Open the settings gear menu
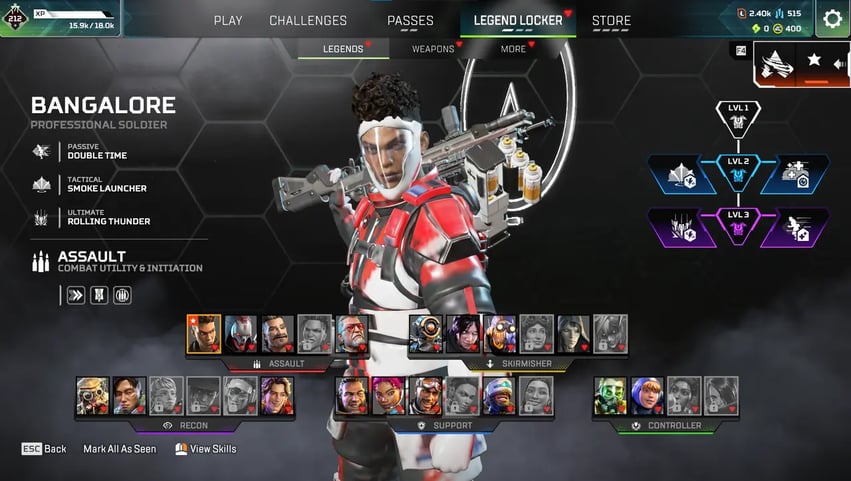Screen dimensions: 851x481 pyautogui.click(x=832, y=18)
